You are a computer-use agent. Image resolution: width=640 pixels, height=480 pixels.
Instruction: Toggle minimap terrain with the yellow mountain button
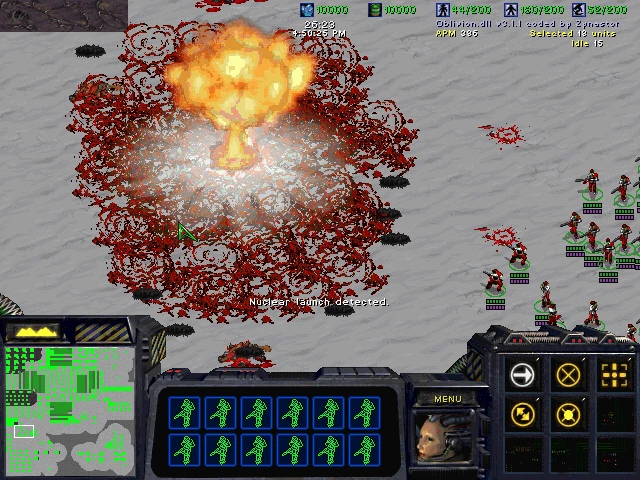[x=35, y=331]
